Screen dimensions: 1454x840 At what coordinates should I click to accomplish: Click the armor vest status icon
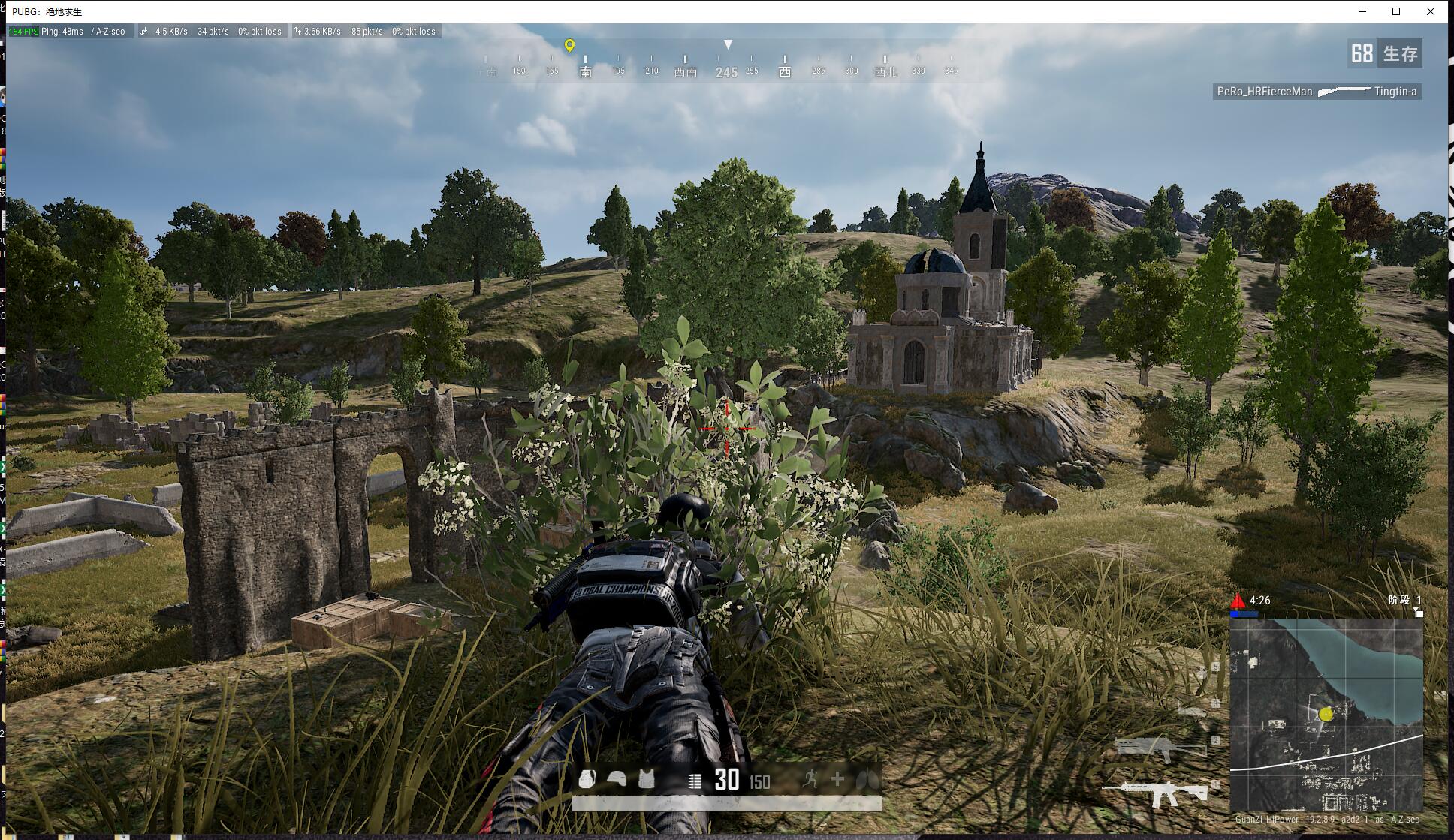tap(646, 779)
